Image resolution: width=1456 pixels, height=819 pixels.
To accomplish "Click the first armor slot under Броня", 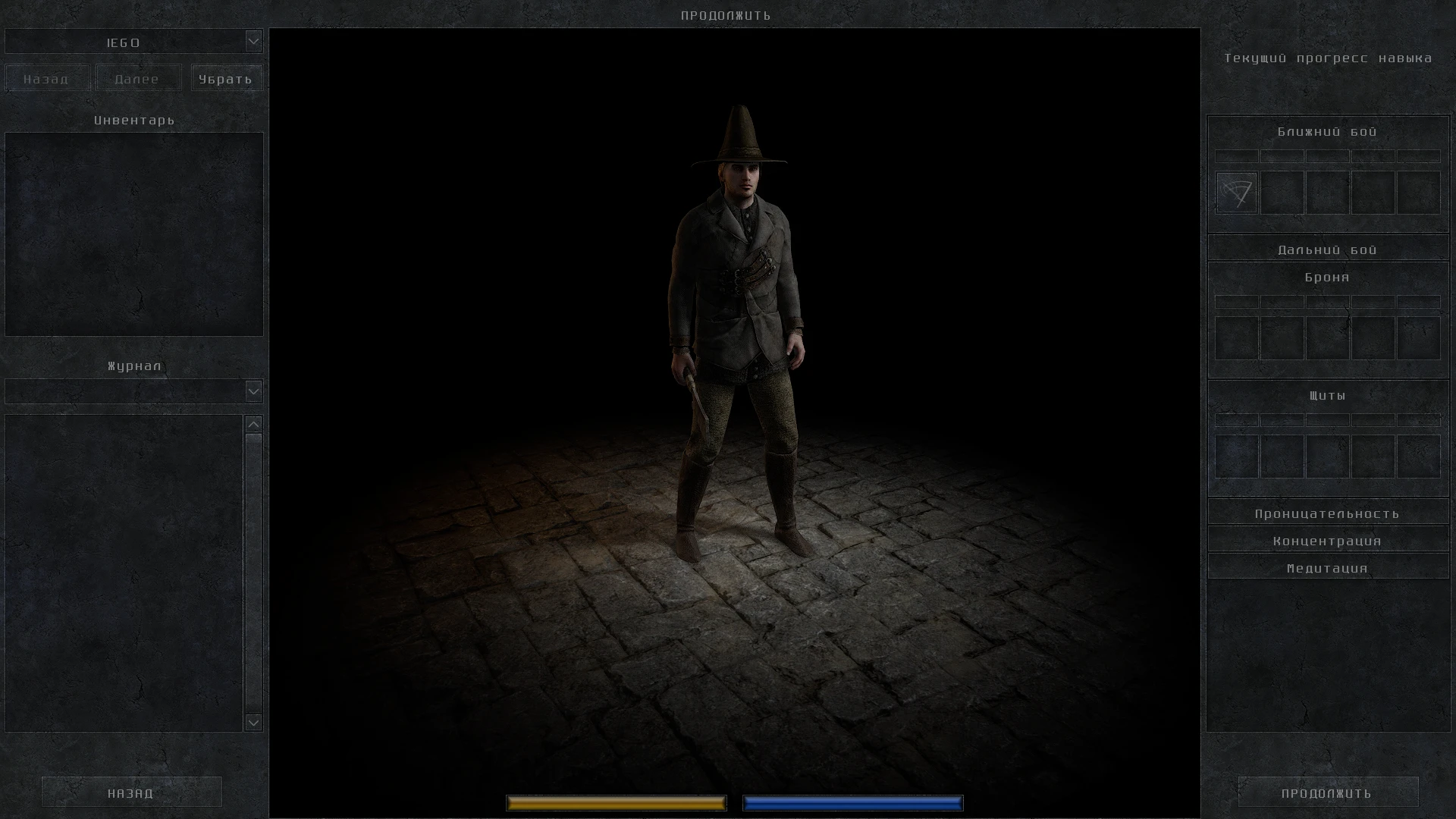I will pyautogui.click(x=1235, y=338).
